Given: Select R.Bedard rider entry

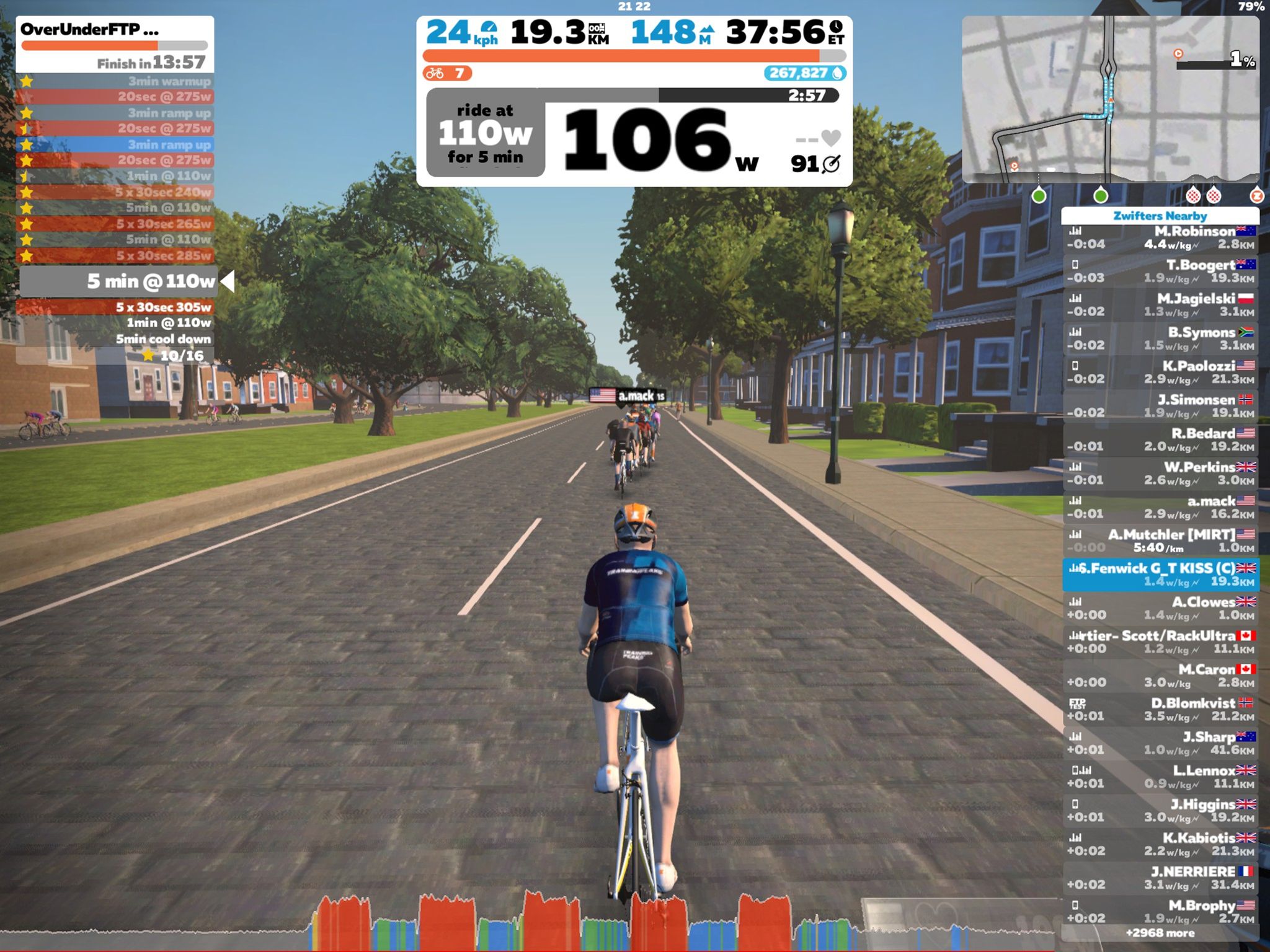Looking at the screenshot, I should [1160, 440].
